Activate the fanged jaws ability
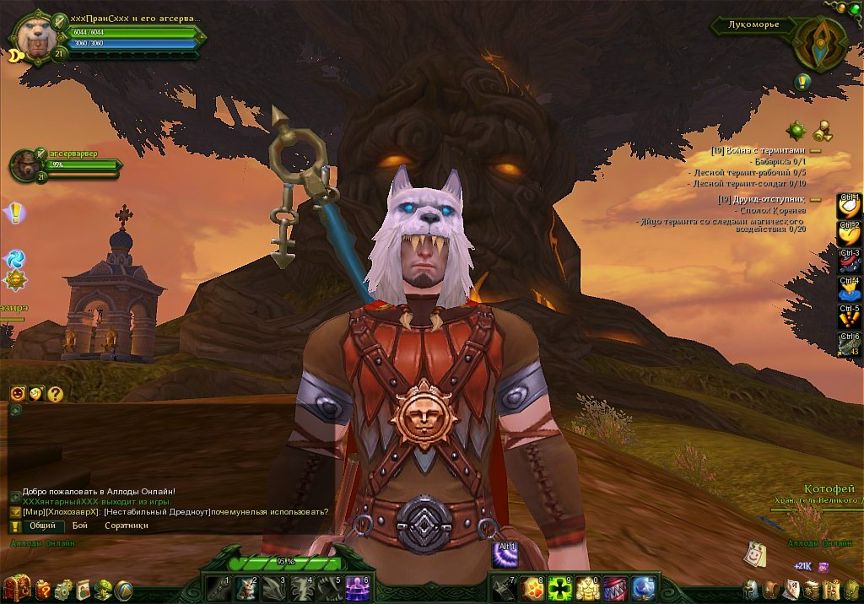The height and width of the screenshot is (604, 864). [x=614, y=588]
